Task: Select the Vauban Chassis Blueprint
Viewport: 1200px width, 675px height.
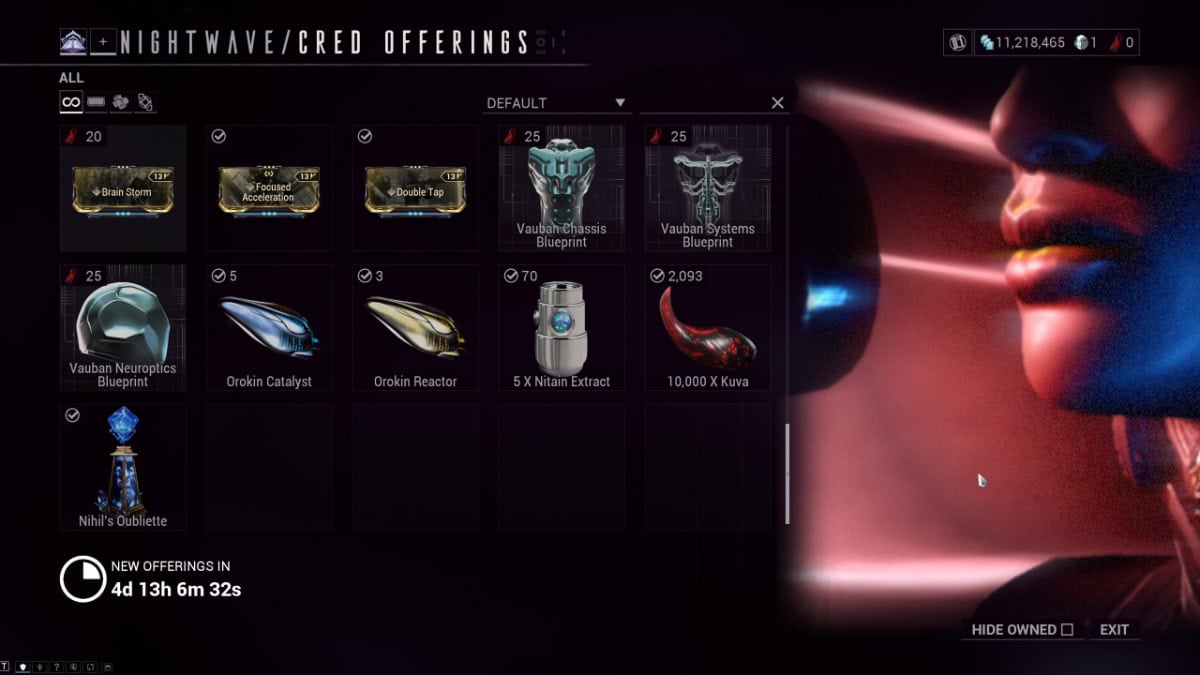Action: pos(561,188)
